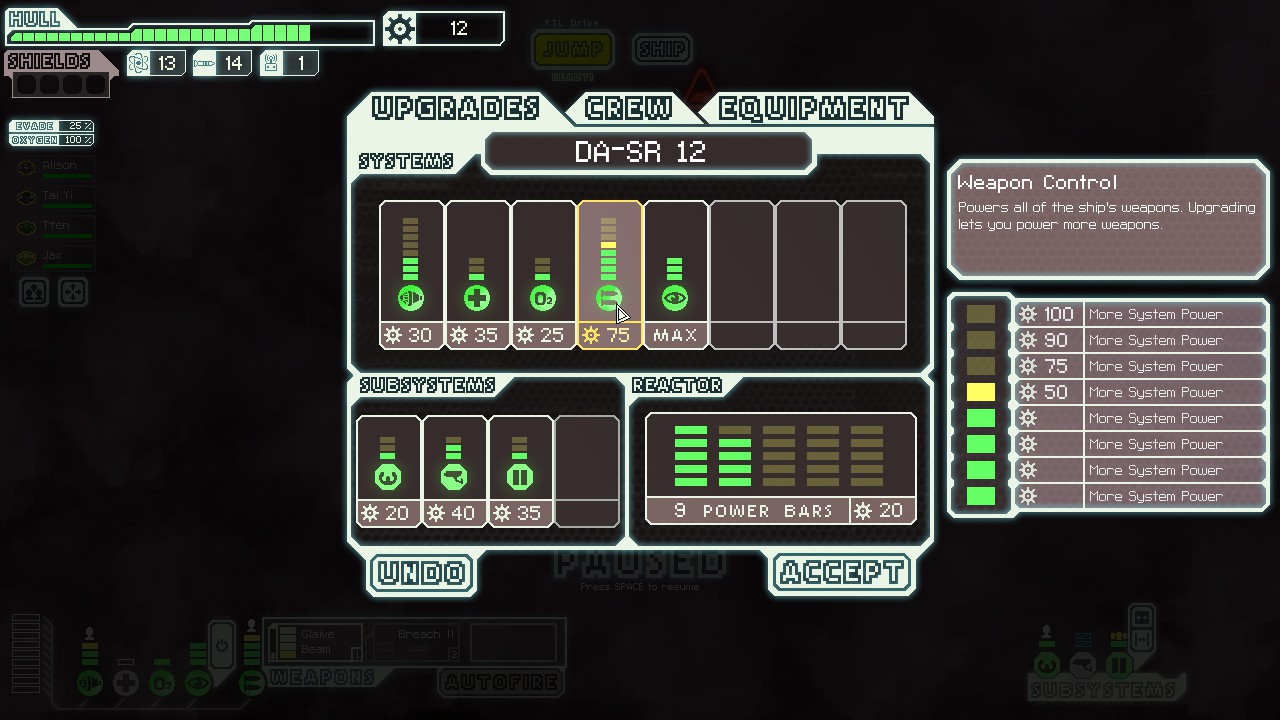Undo the pending upgrades
1280x720 pixels.
point(421,573)
